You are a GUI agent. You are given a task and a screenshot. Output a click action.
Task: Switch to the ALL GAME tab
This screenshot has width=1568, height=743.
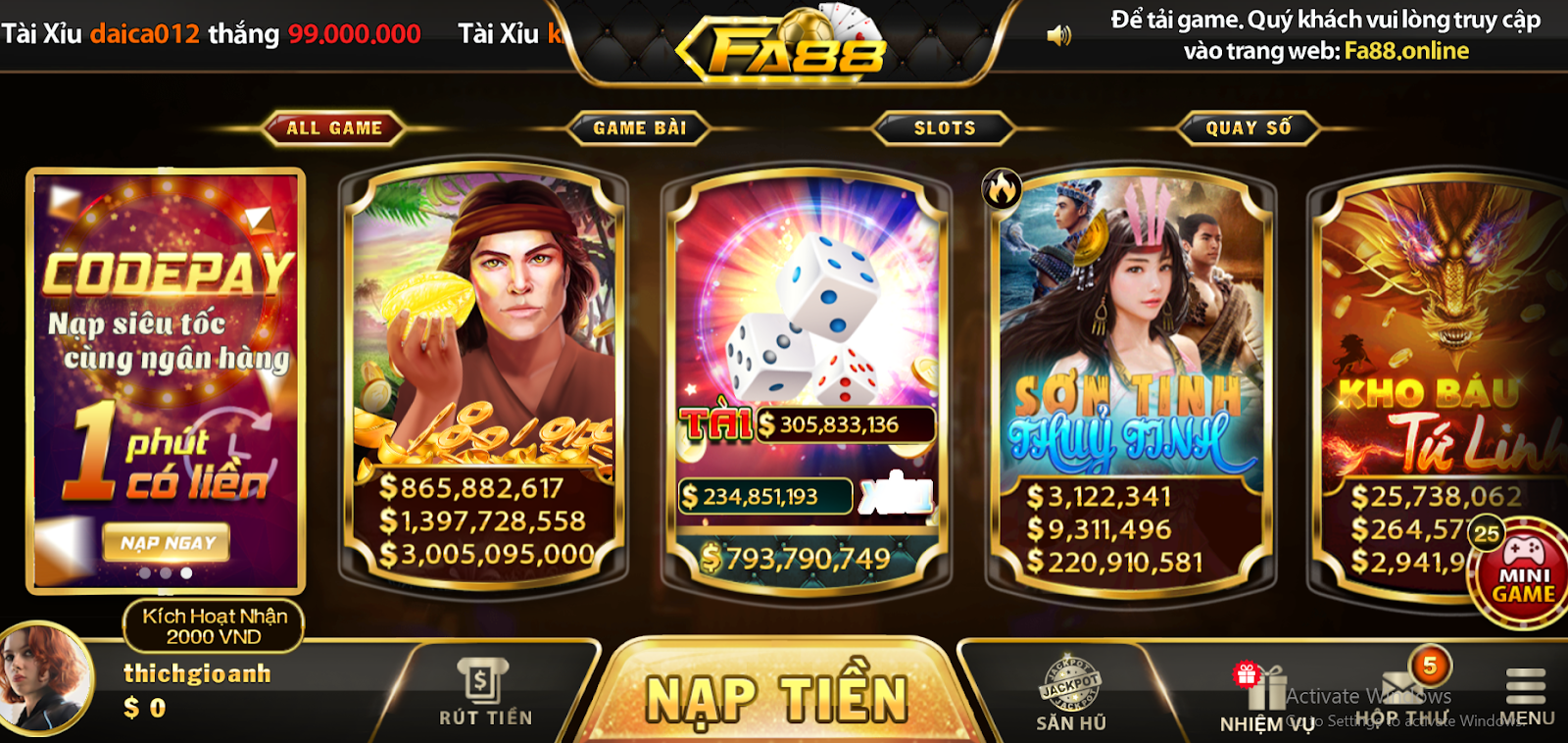click(333, 127)
